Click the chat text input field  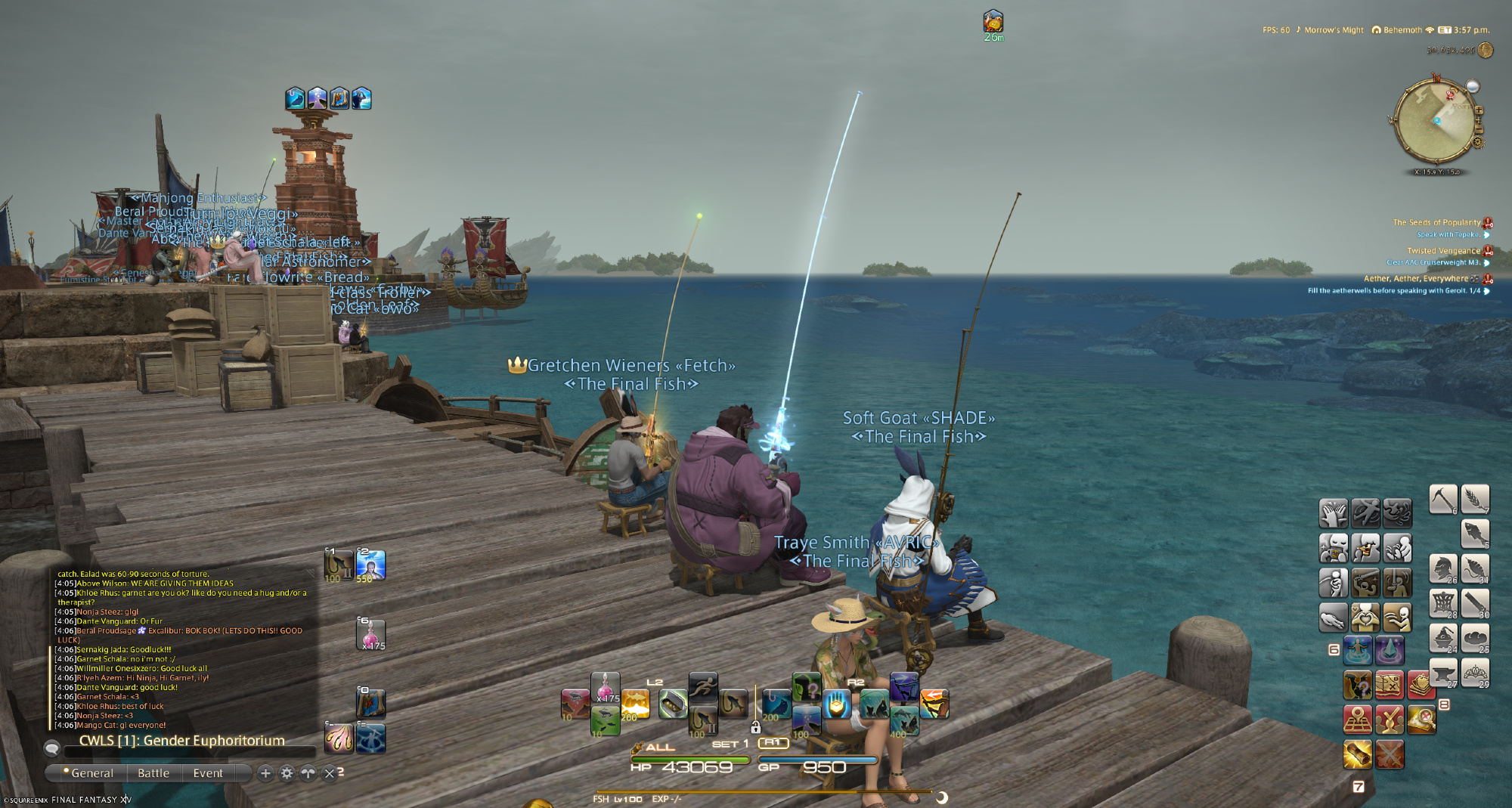click(x=189, y=751)
